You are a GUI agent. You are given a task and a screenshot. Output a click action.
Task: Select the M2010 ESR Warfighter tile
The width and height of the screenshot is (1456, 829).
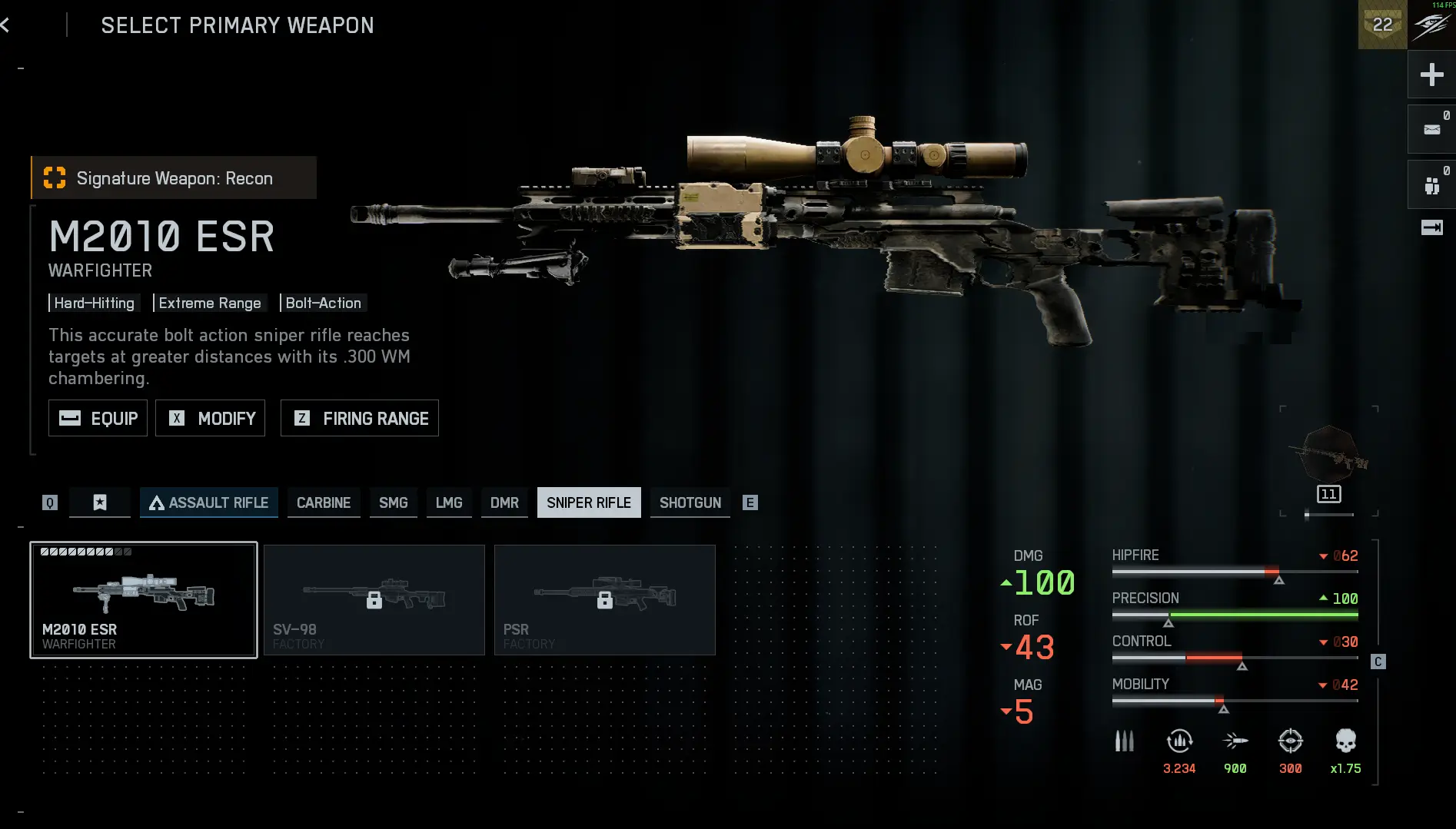coord(144,600)
